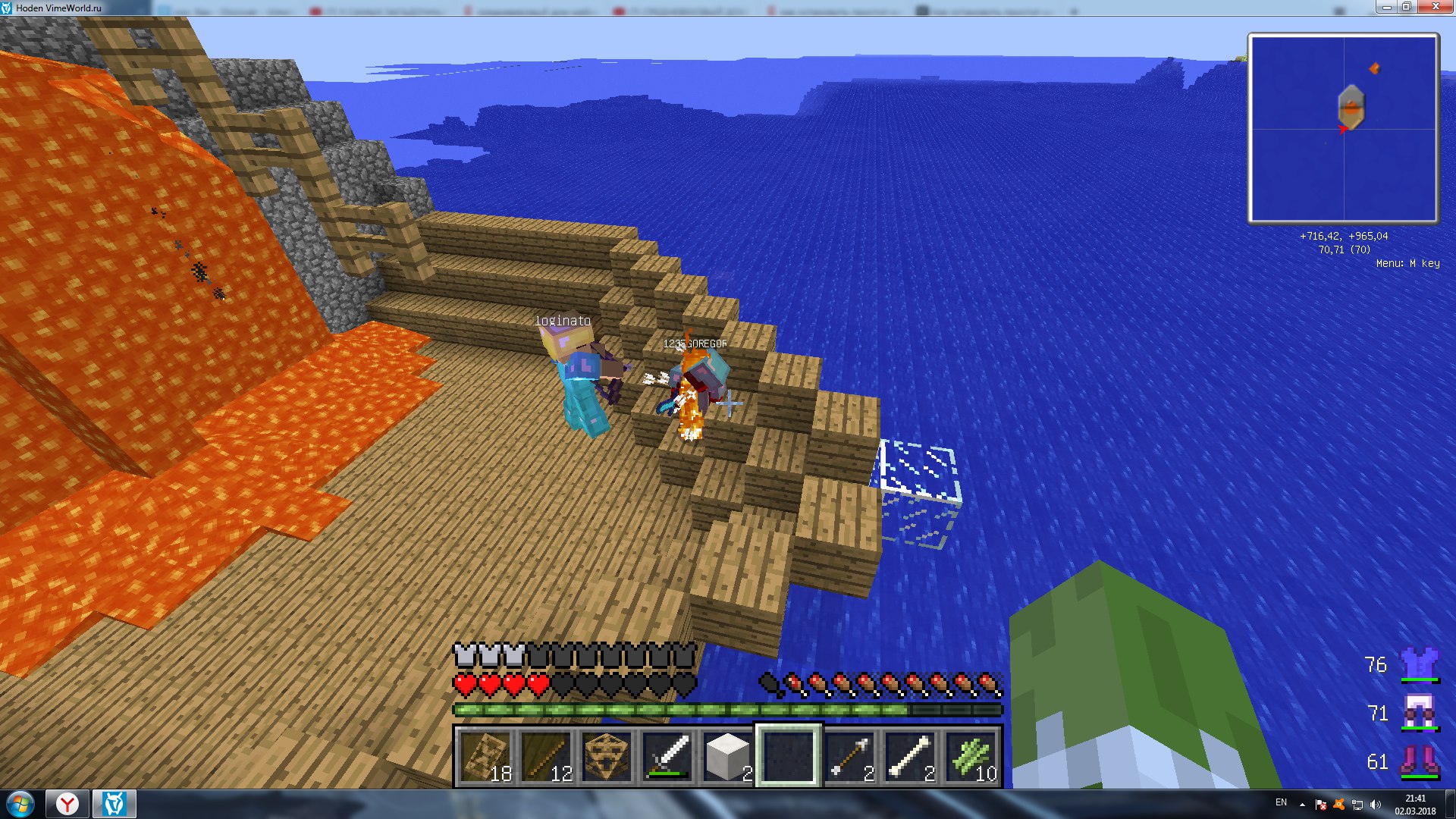Open the Windows Start menu

point(20,804)
